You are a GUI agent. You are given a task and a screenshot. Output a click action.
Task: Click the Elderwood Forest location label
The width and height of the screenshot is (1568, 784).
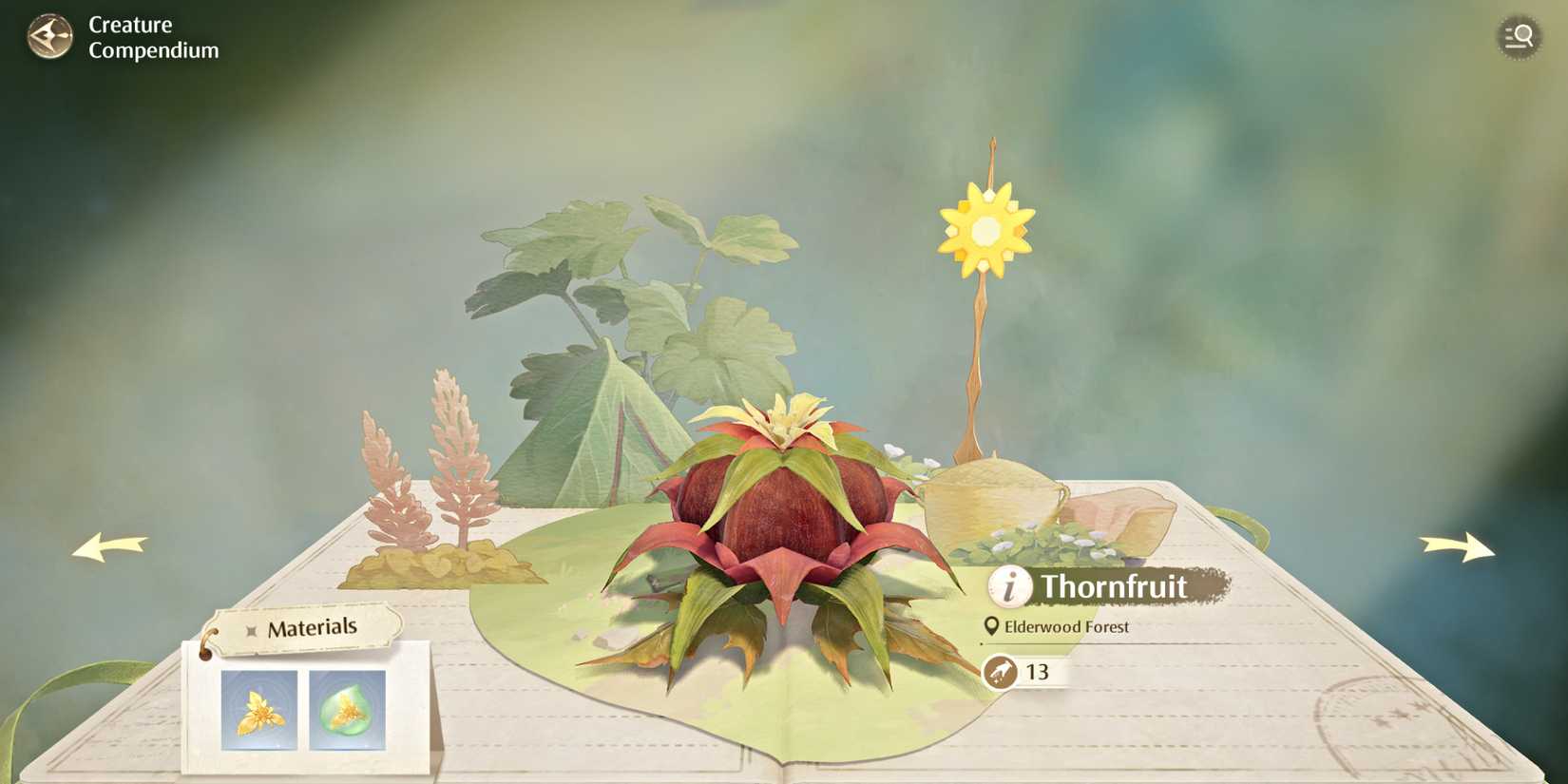pos(1064,627)
